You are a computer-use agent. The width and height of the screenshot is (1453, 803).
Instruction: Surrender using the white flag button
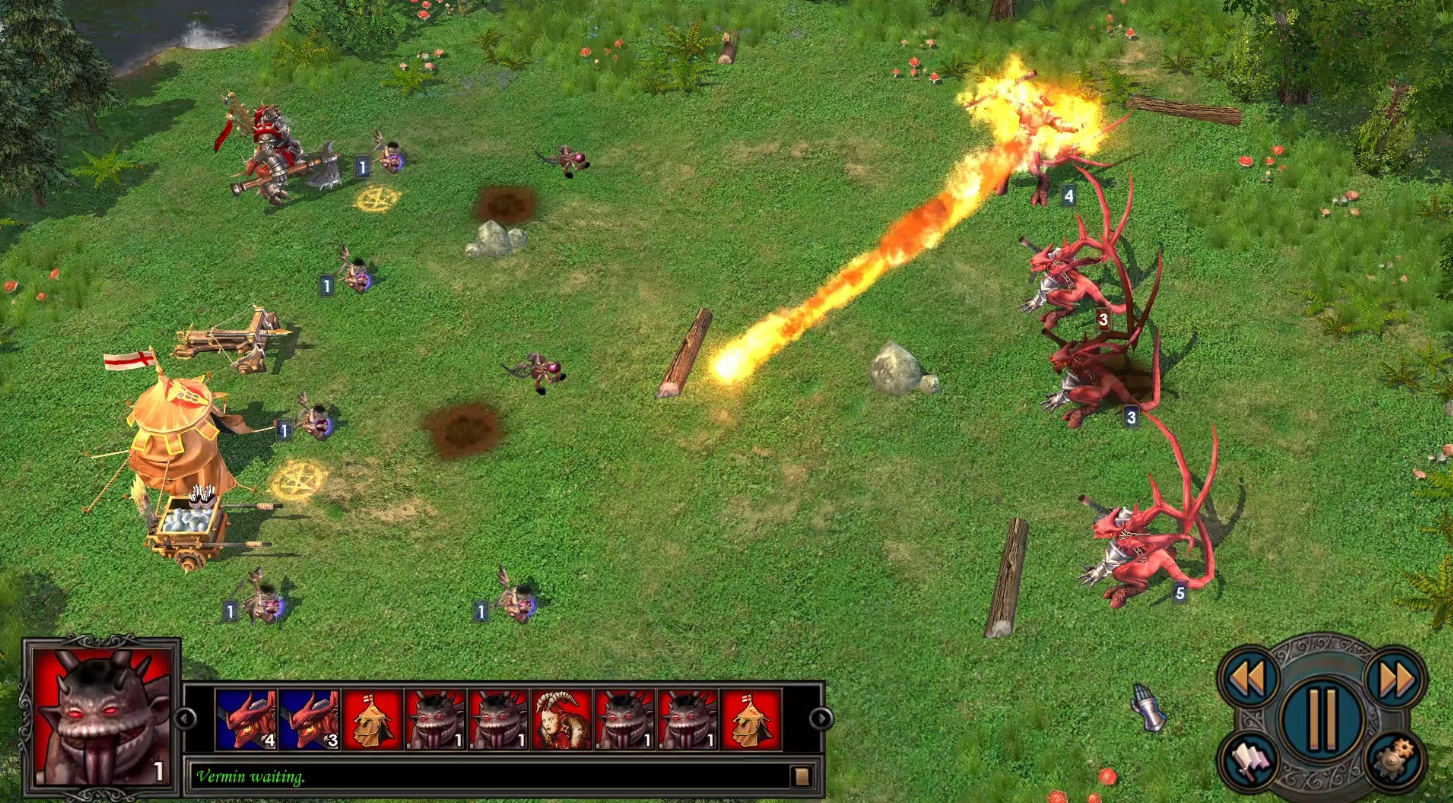1249,761
